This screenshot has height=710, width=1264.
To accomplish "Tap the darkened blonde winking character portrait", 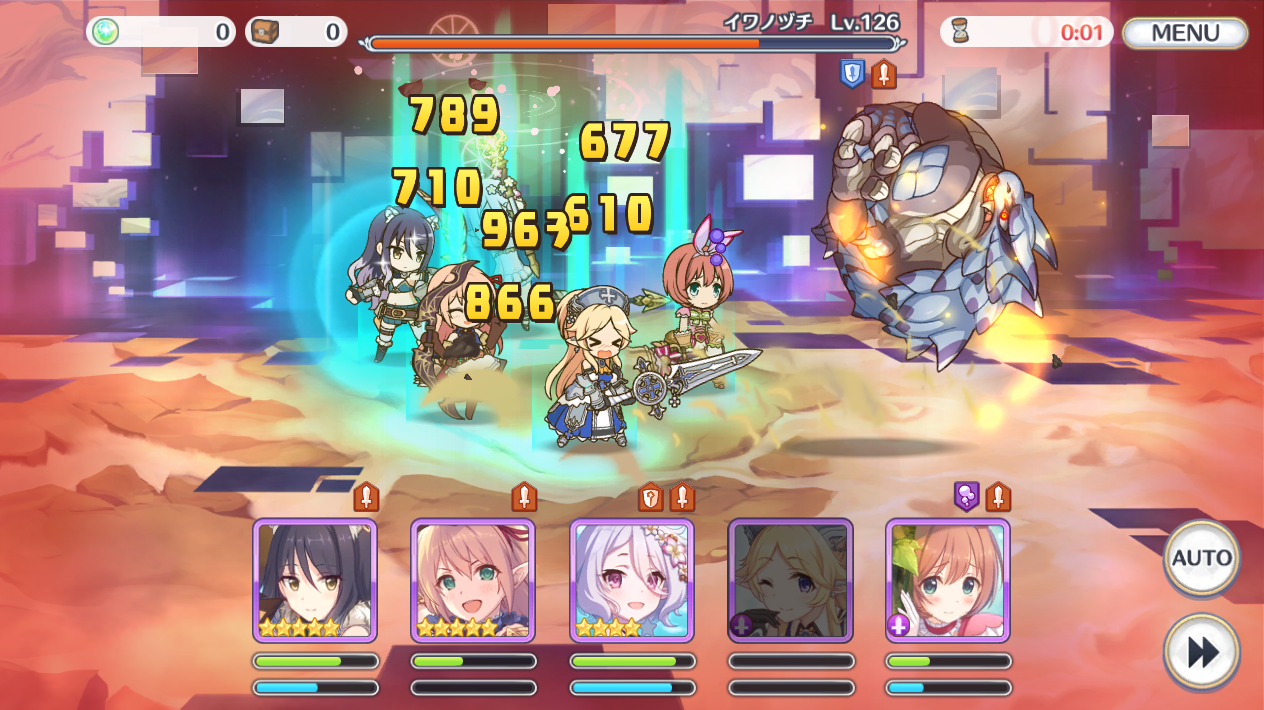I will click(790, 580).
